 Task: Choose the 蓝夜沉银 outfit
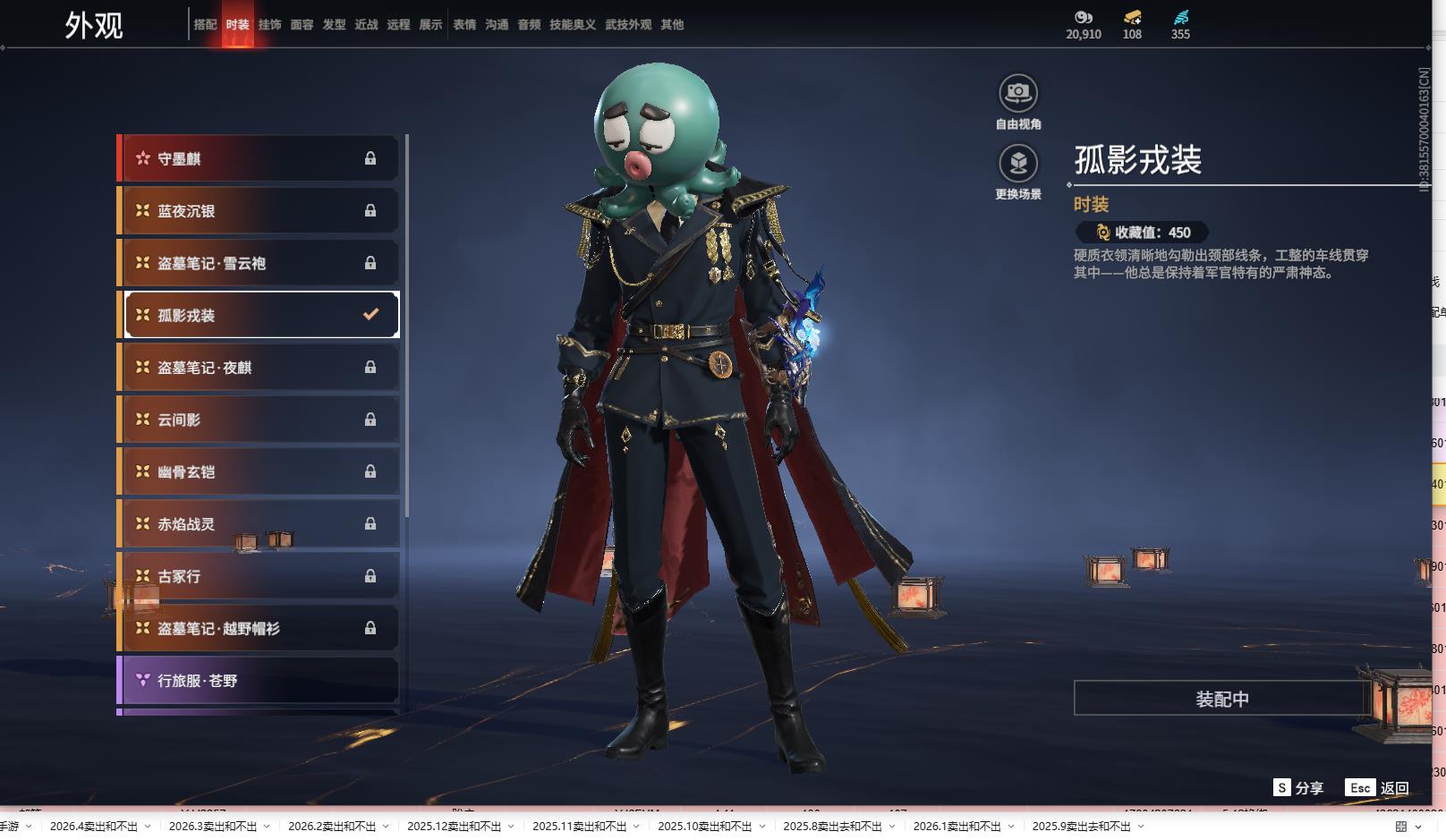coord(259,211)
